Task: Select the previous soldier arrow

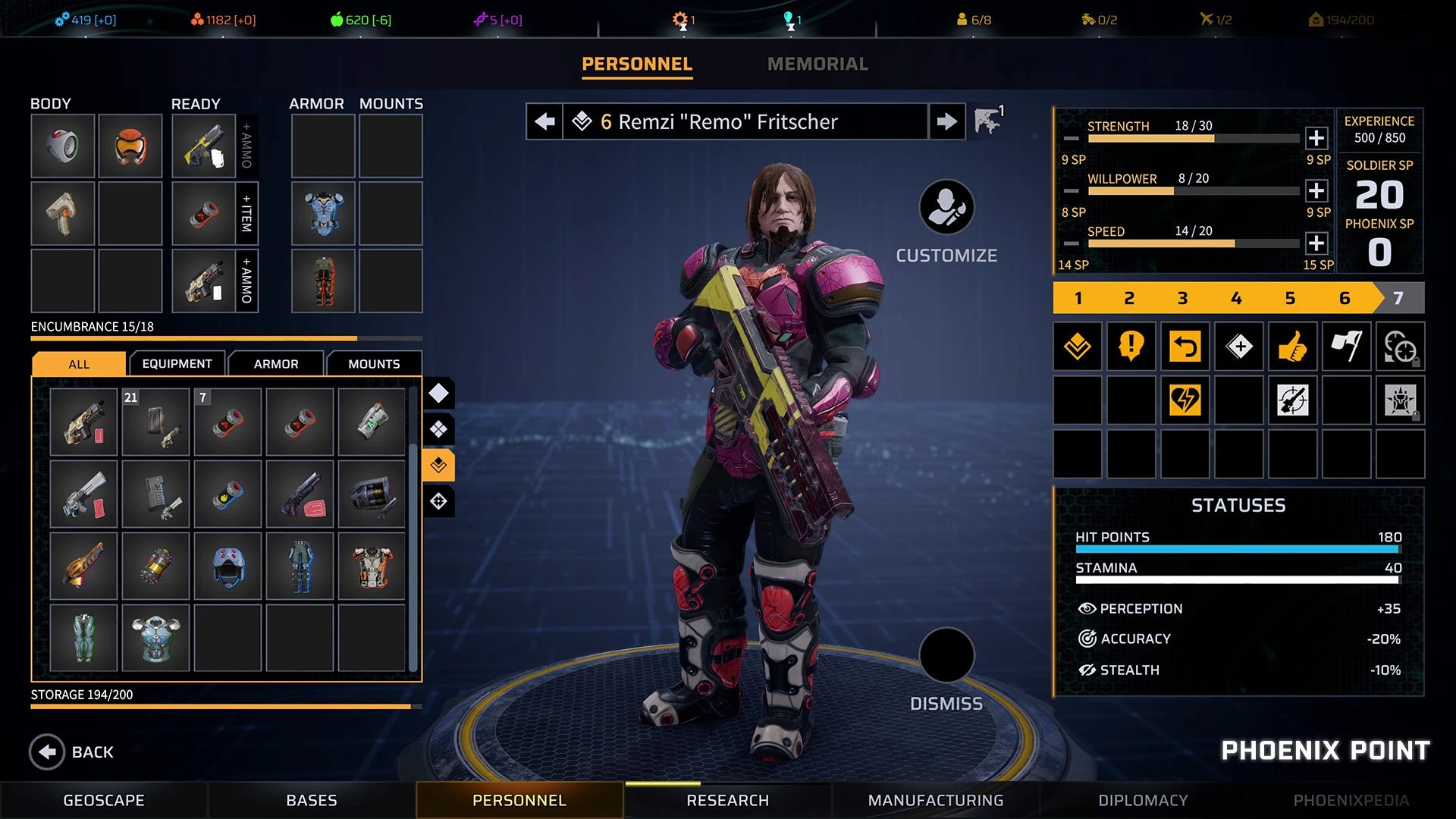Action: (544, 121)
